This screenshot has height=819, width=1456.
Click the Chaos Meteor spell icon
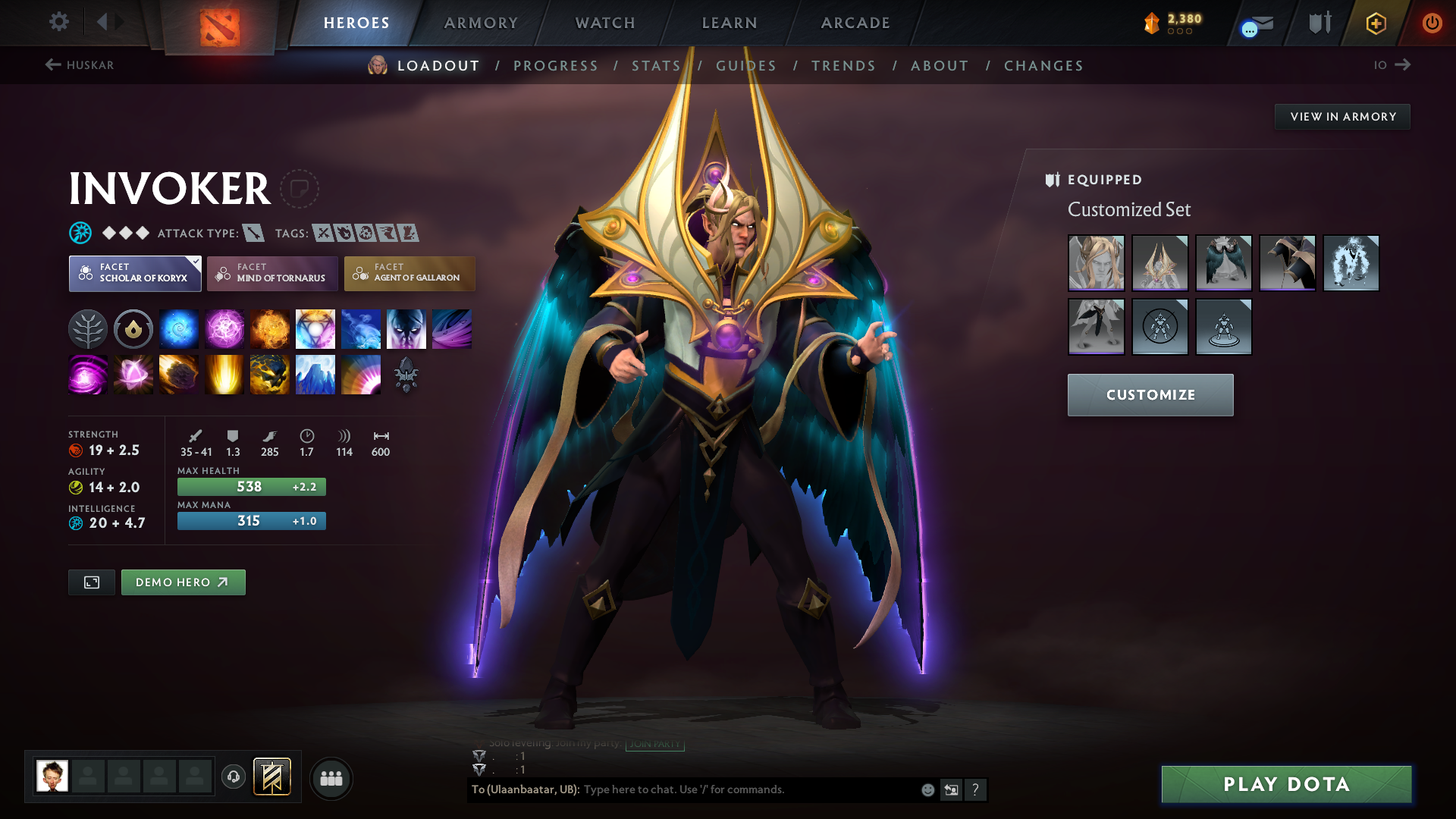point(179,374)
